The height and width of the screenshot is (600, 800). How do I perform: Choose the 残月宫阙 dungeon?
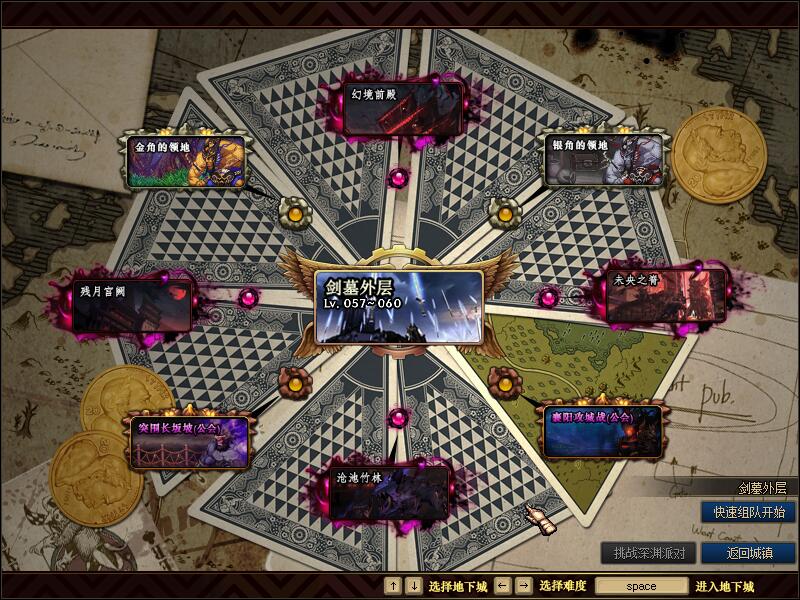pos(132,306)
